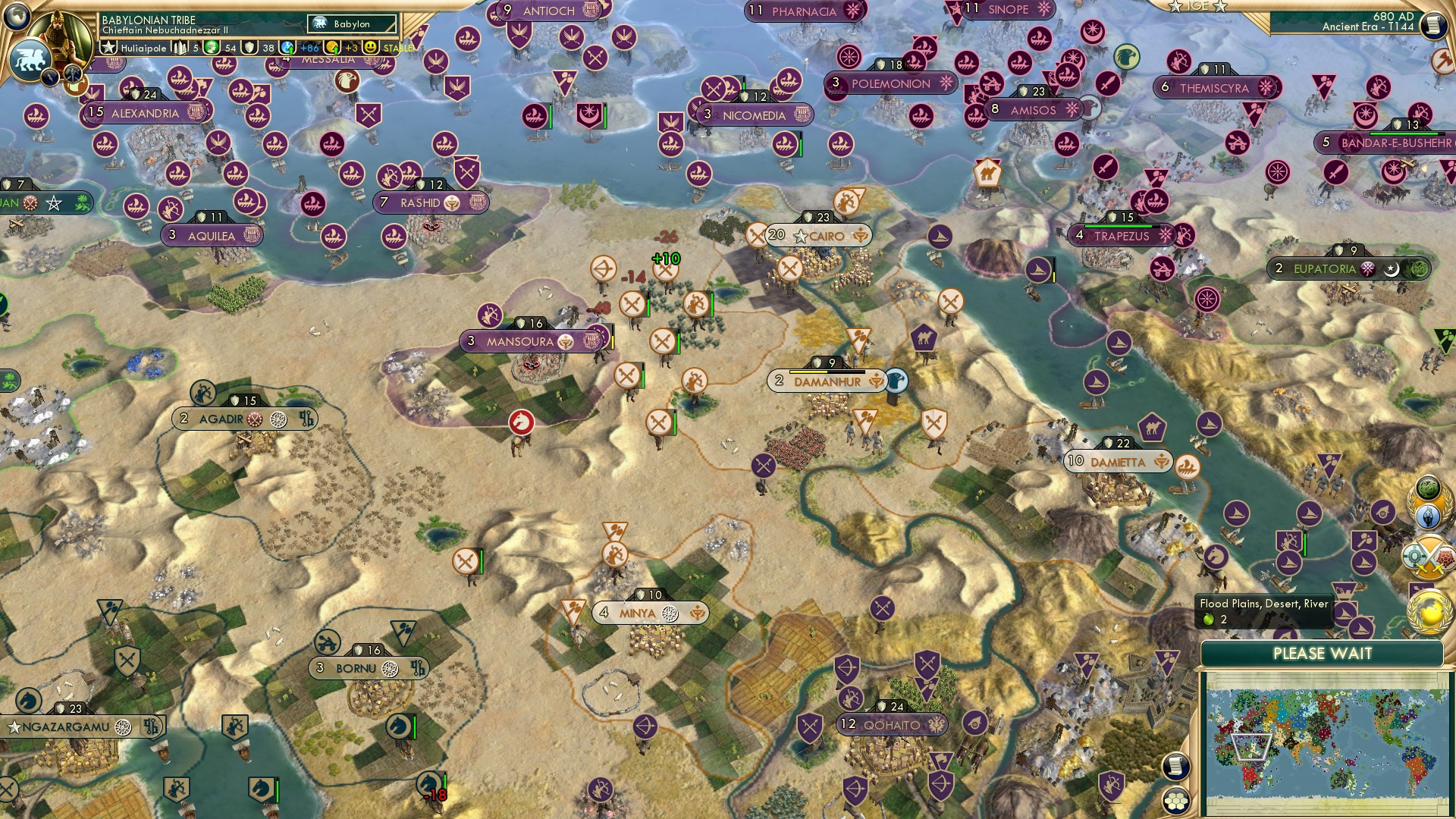
Task: Toggle the lightning icon below the leader portrait
Action: pos(50,77)
